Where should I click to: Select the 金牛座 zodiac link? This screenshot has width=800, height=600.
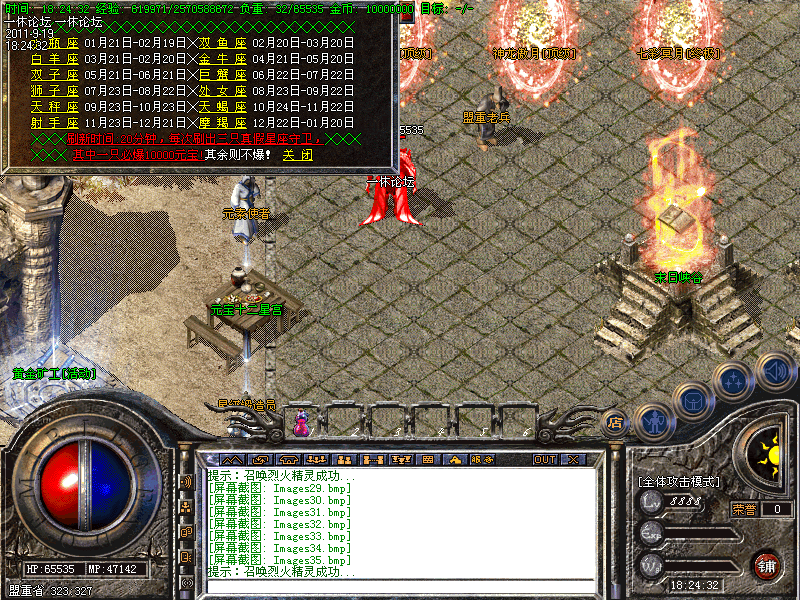coord(223,59)
